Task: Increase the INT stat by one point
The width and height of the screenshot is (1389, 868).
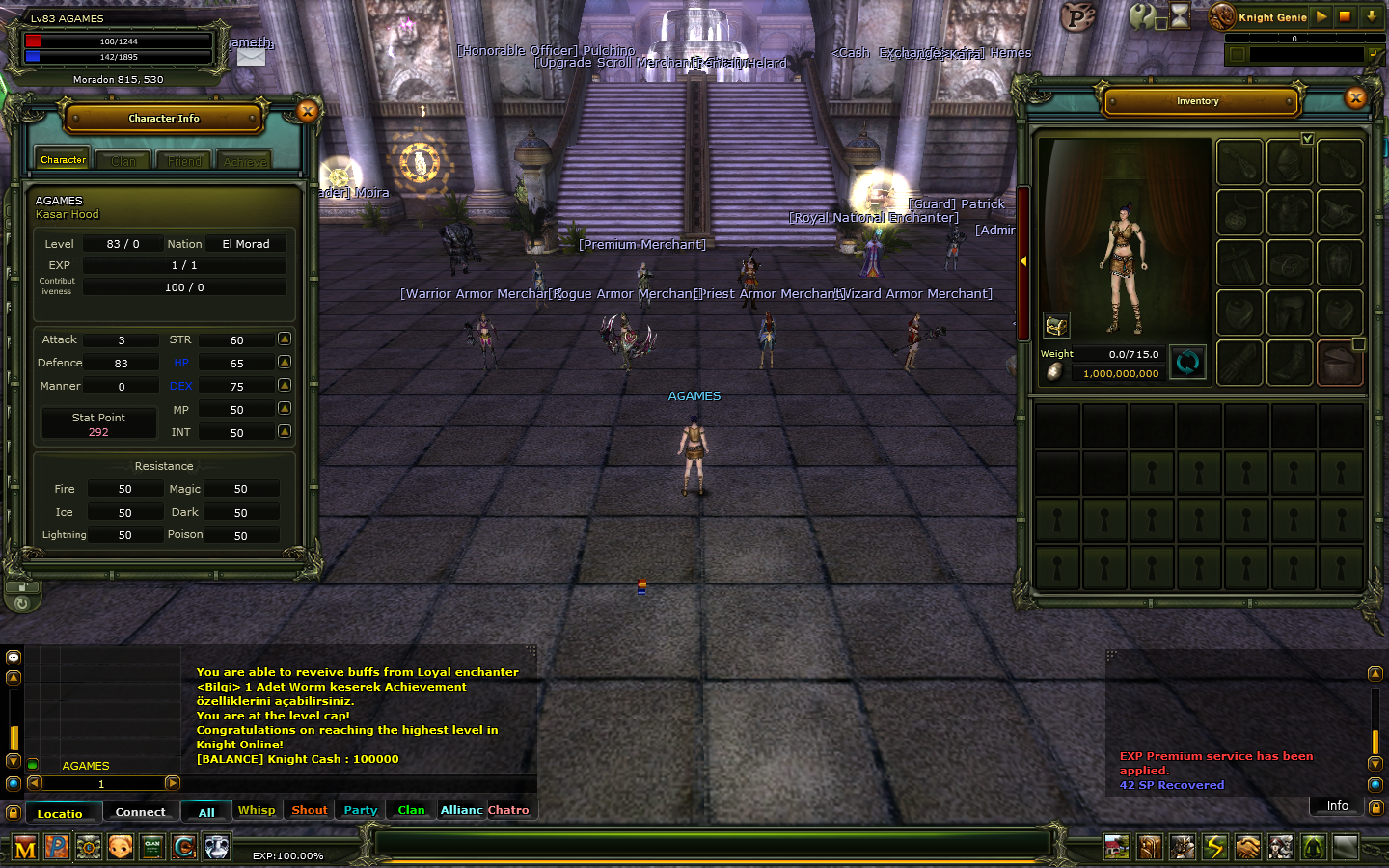Action: pyautogui.click(x=285, y=431)
